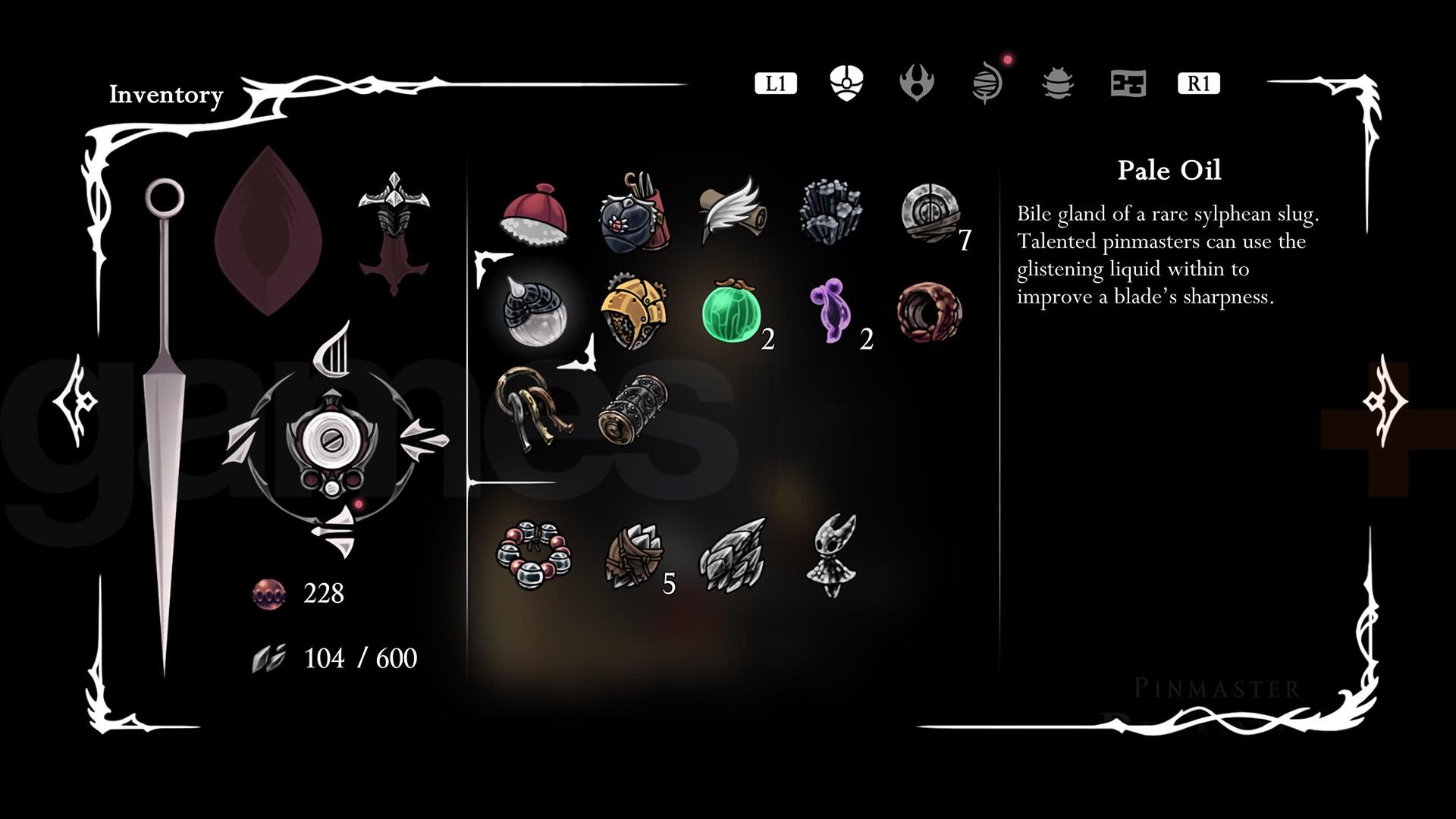Switch to the flame crest tab
The image size is (1456, 819).
916,83
